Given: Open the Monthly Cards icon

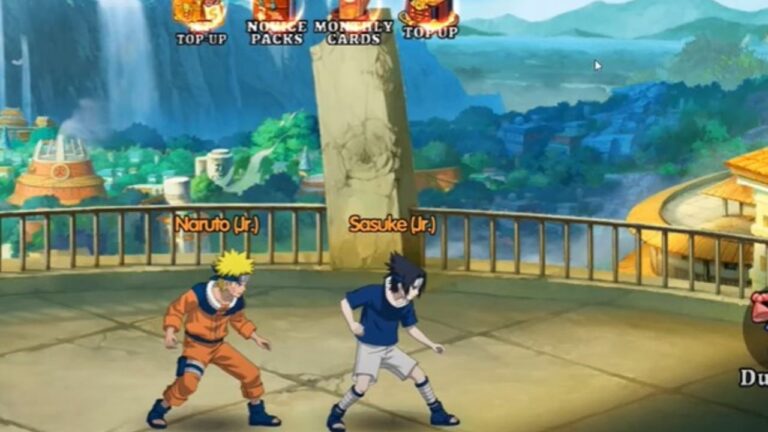Looking at the screenshot, I should click(353, 15).
